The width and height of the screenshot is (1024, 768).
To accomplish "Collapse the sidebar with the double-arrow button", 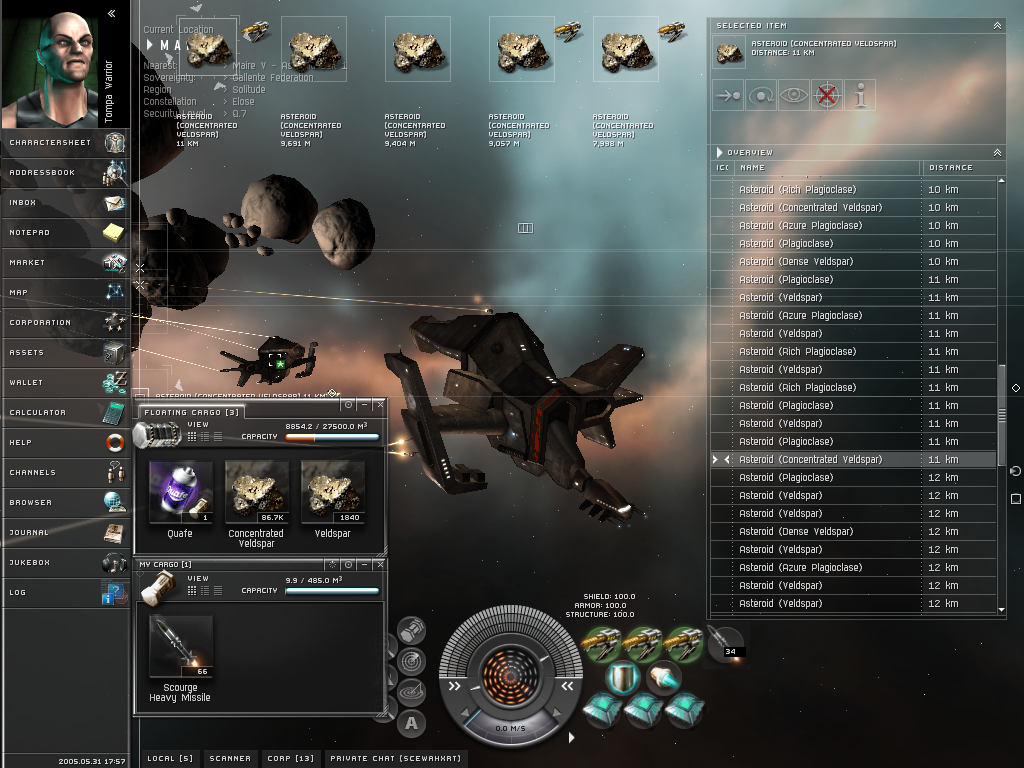I will (111, 14).
